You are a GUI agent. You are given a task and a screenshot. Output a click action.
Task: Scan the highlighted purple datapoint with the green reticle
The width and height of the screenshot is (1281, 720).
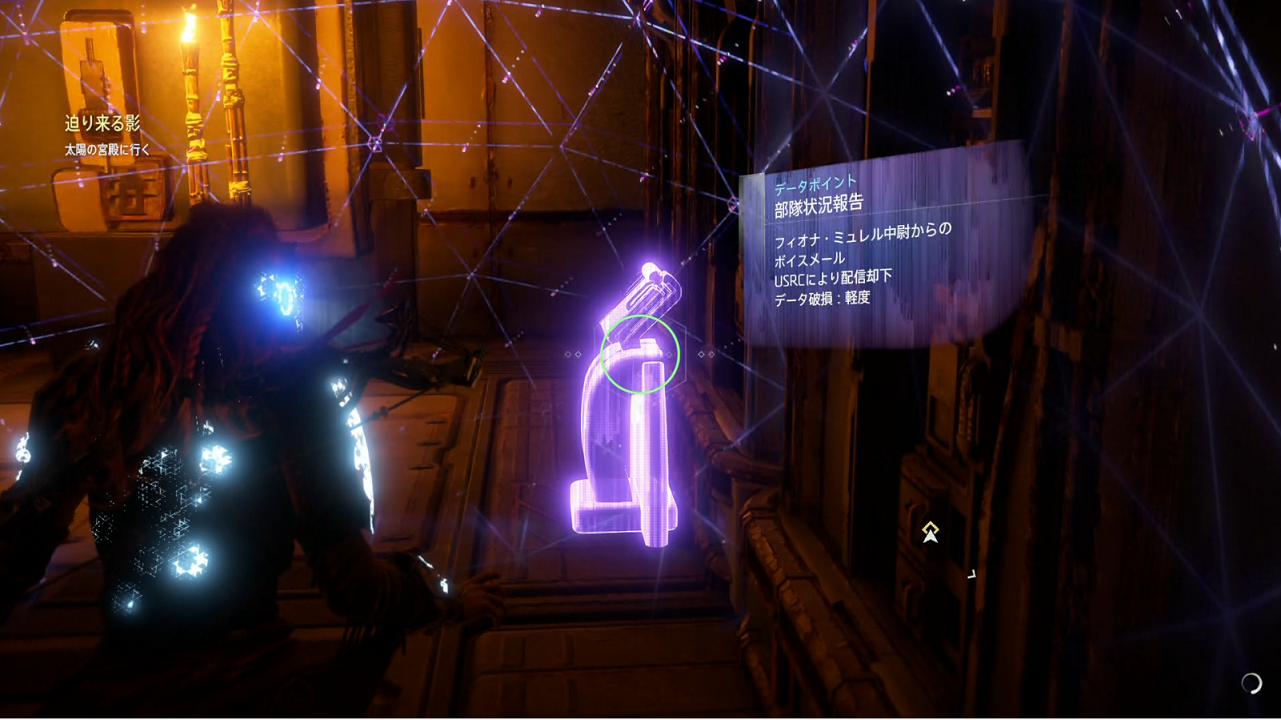pos(640,354)
